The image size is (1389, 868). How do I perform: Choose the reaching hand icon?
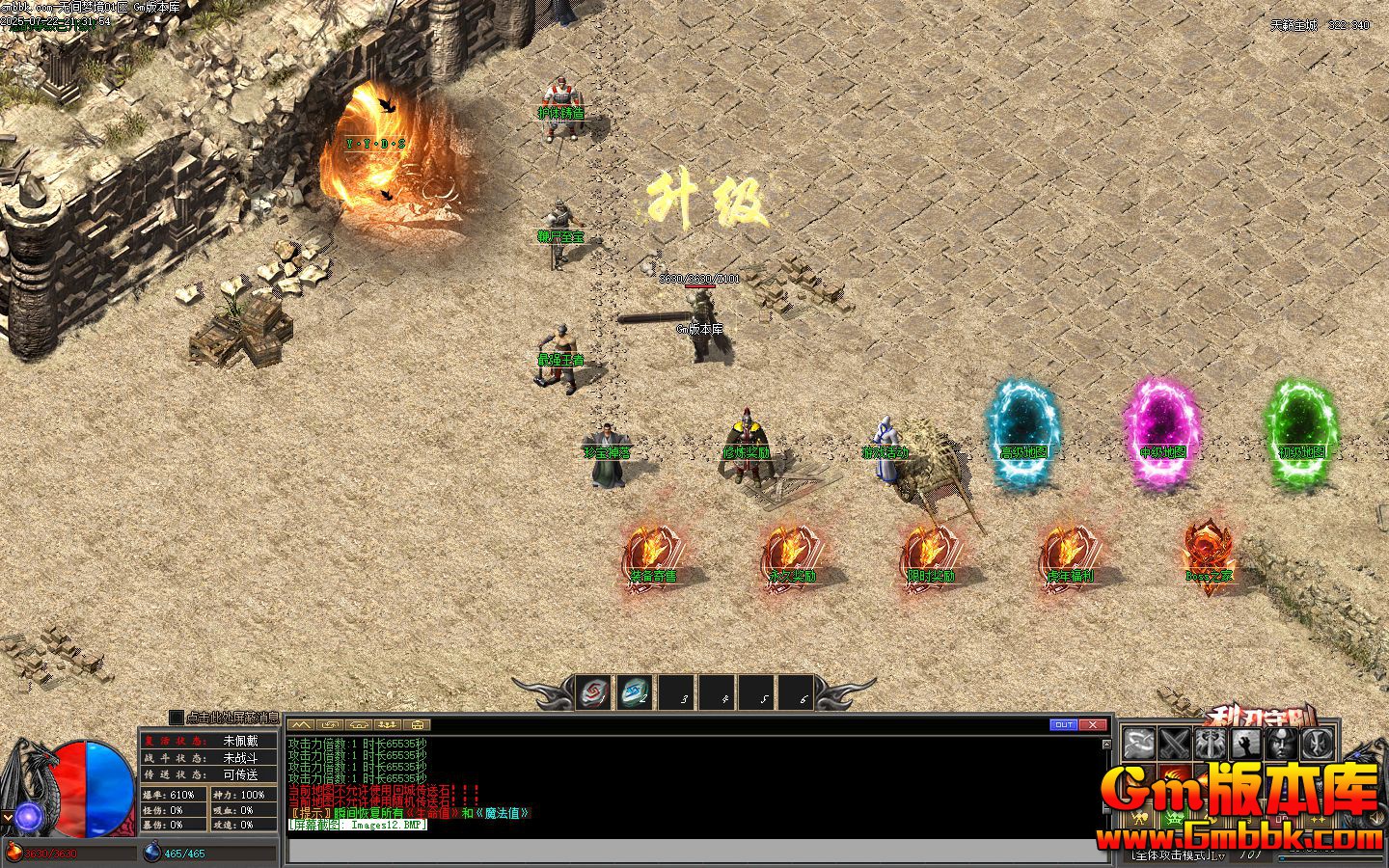tap(1245, 744)
